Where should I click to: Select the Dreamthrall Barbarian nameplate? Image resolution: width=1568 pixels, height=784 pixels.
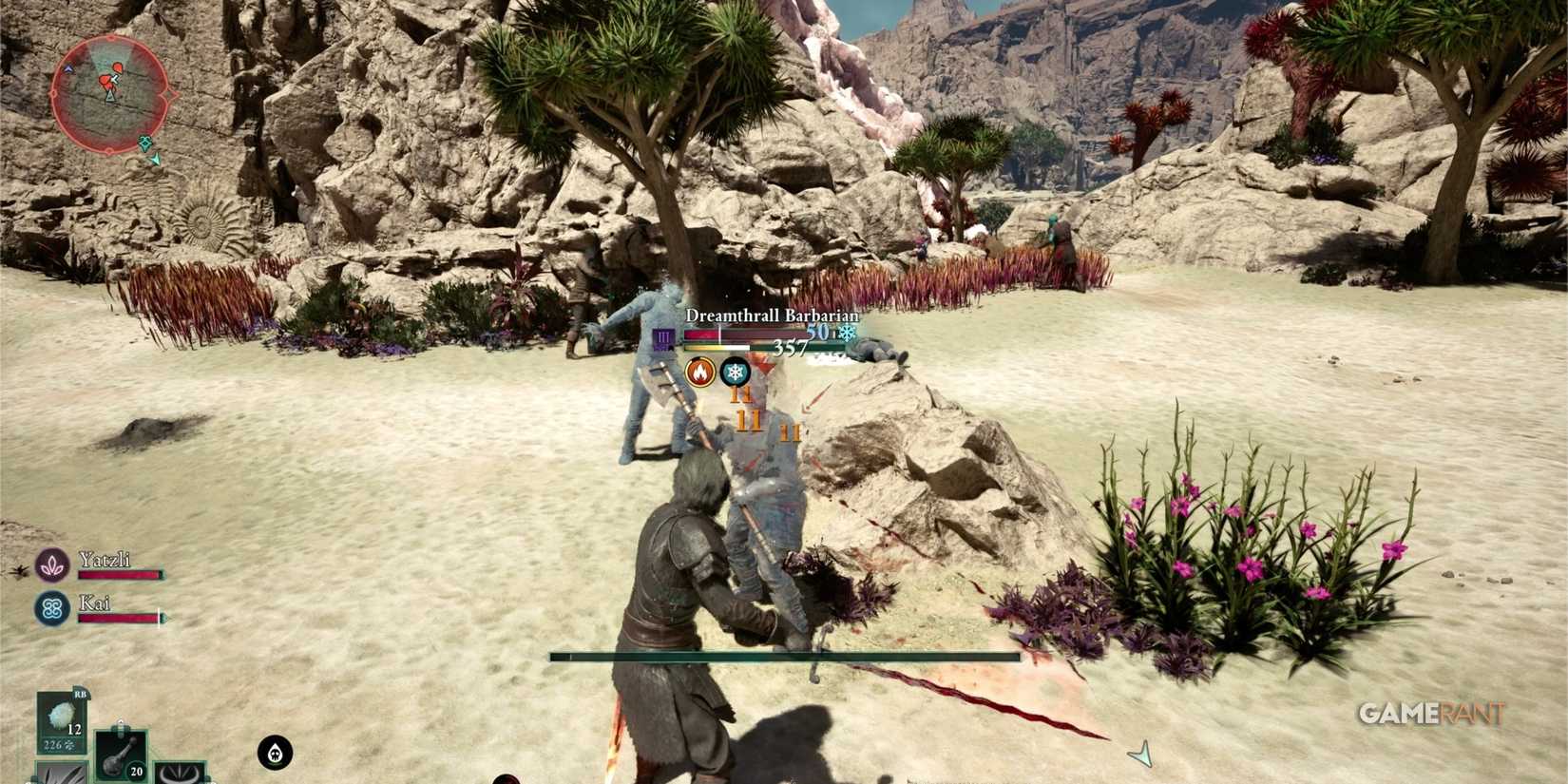click(773, 315)
